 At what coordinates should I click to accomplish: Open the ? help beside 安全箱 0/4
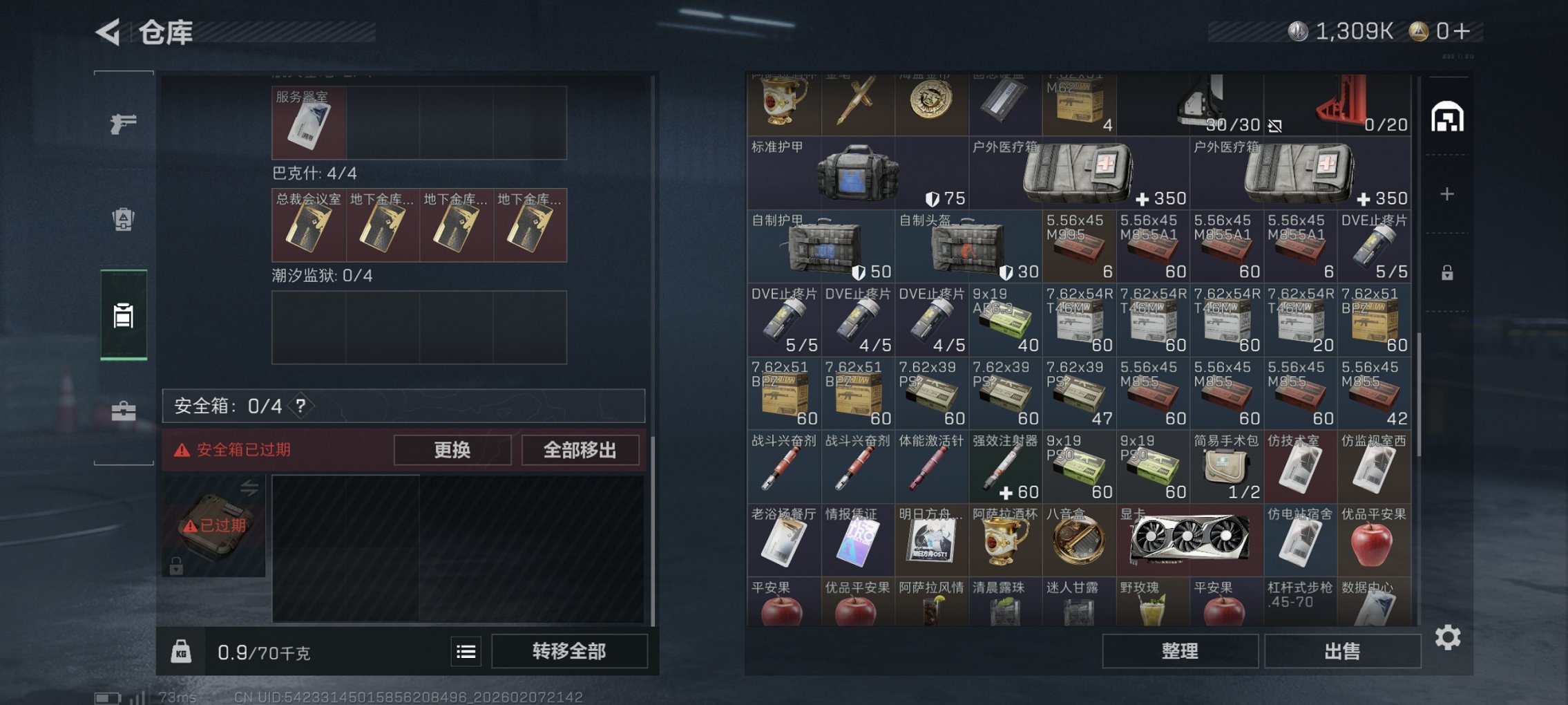300,407
